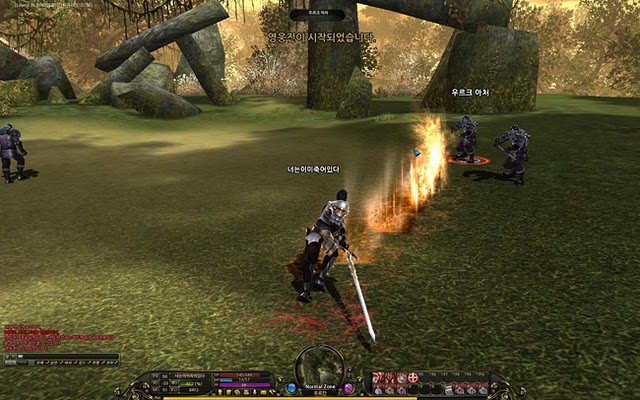The width and height of the screenshot is (640, 400).
Task: Click the purple orb right of the compass
Action: [349, 387]
